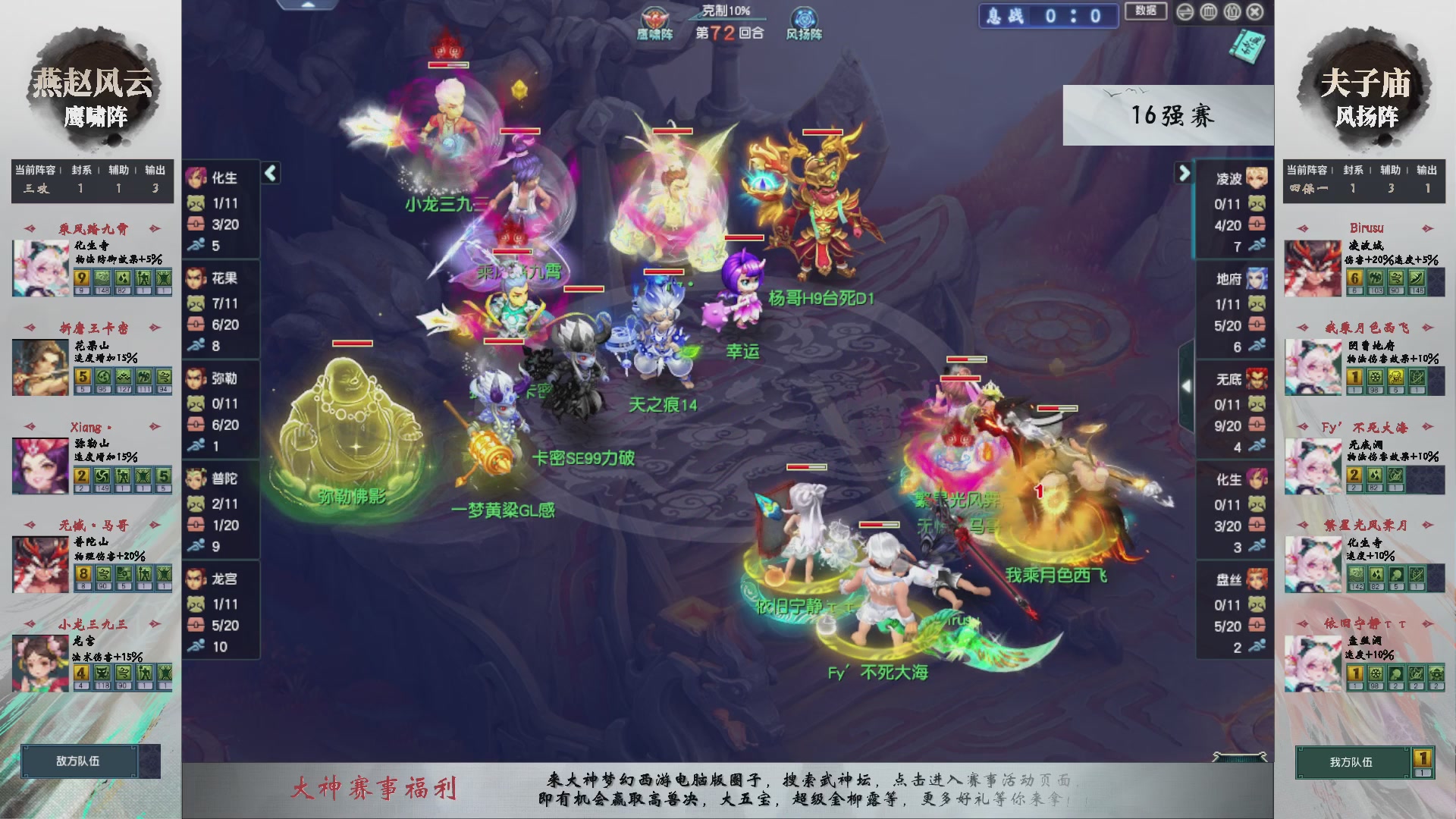The height and width of the screenshot is (819, 1456).
Task: Collapse the left roster panel with its arrow
Action: (269, 173)
